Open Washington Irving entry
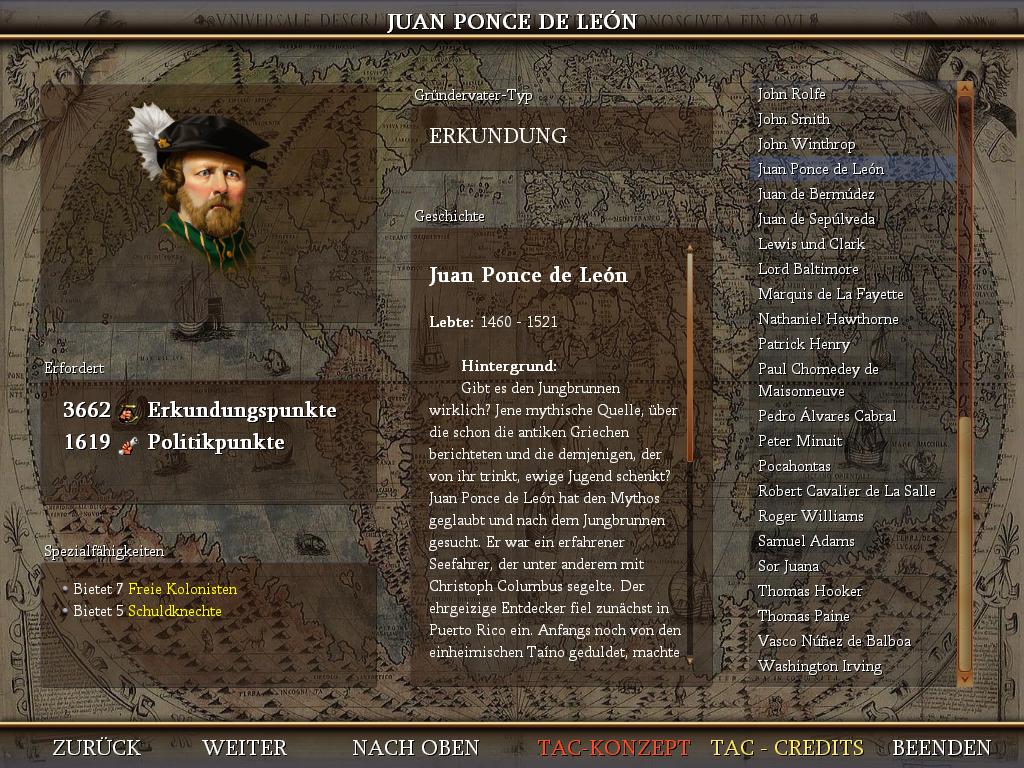Viewport: 1024px width, 768px height. pos(820,666)
